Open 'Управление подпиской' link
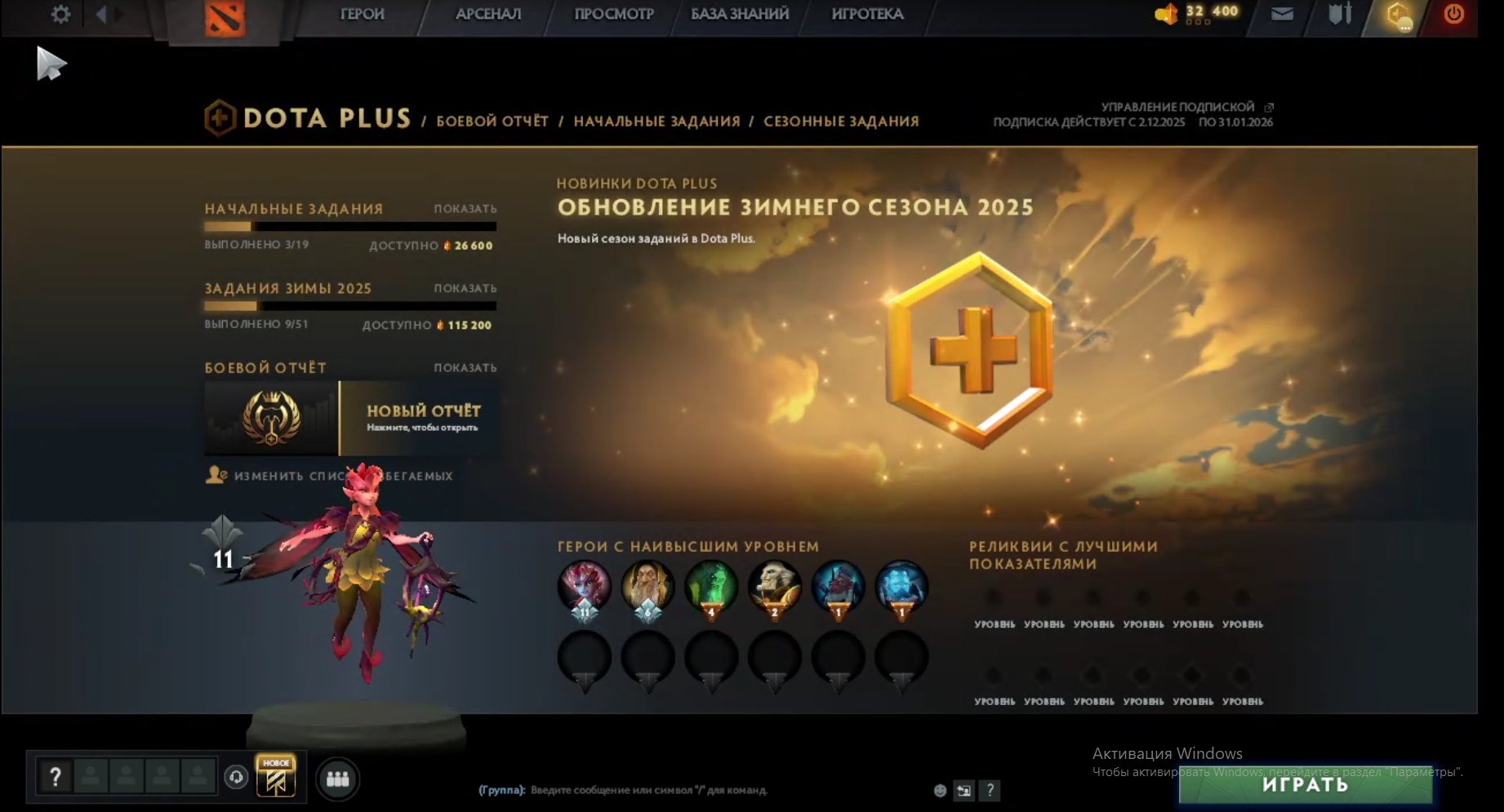 click(x=1177, y=106)
